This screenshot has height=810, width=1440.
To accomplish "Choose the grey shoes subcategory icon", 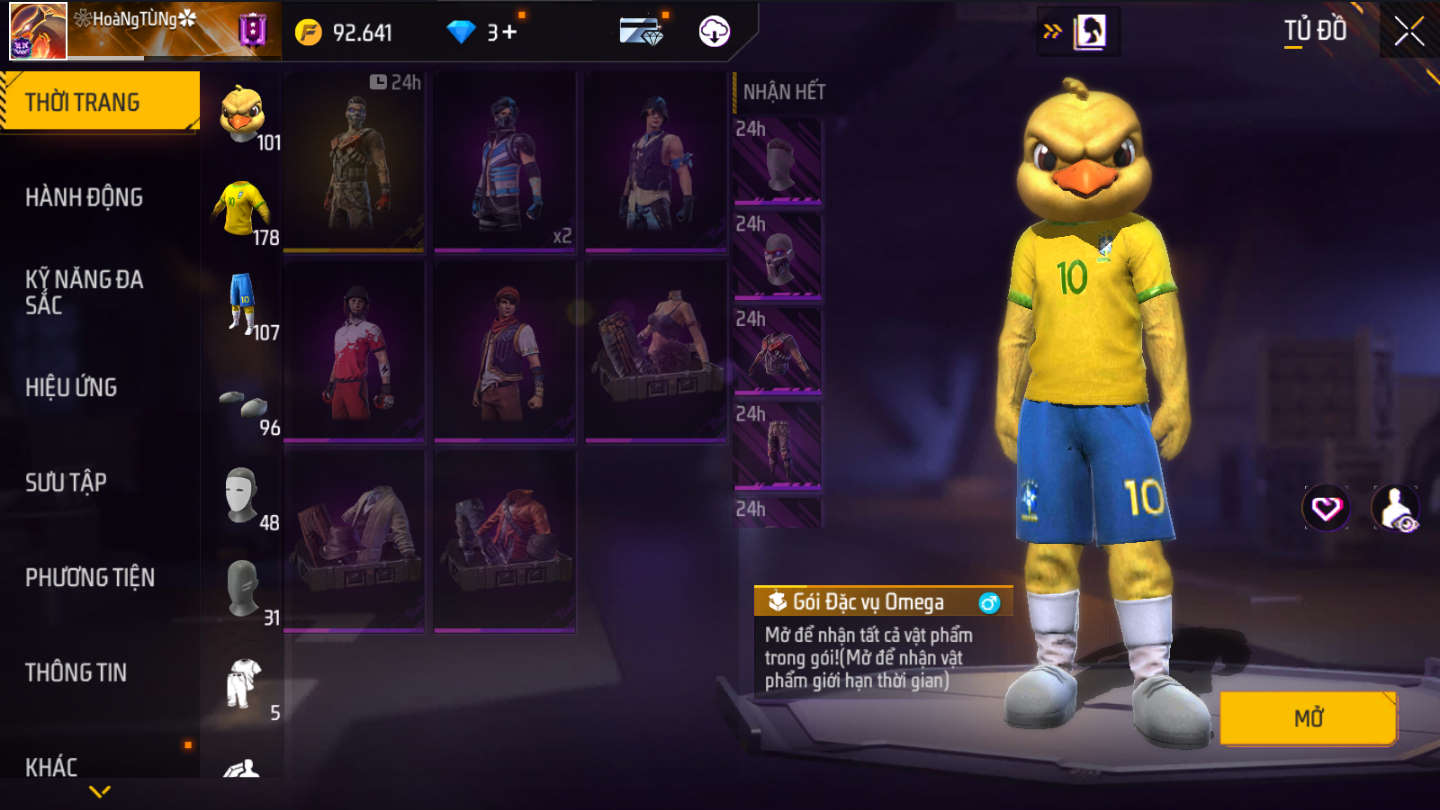I will 242,401.
